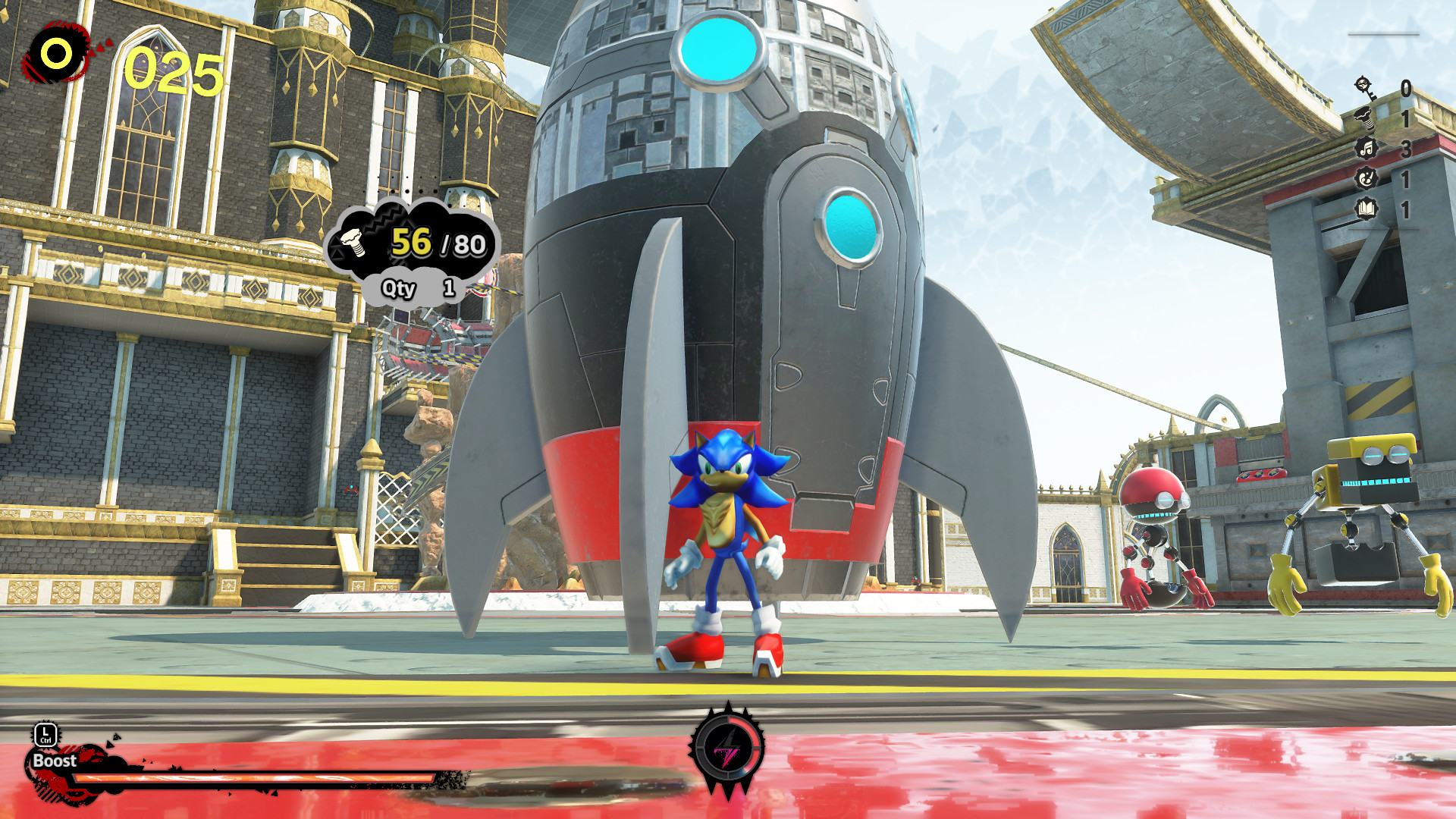Click the music note collectible icon
1456x819 pixels.
coord(1366,147)
